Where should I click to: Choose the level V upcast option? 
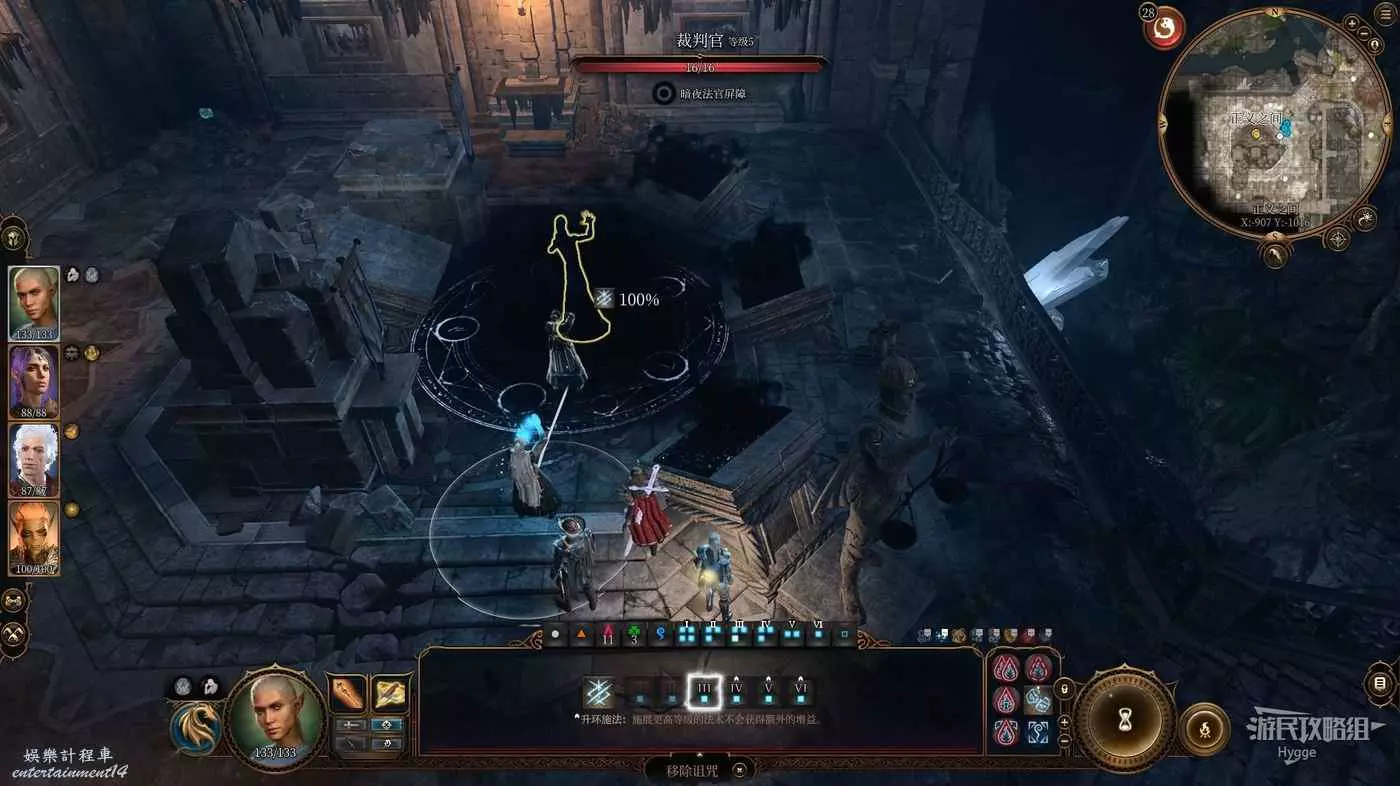(769, 691)
